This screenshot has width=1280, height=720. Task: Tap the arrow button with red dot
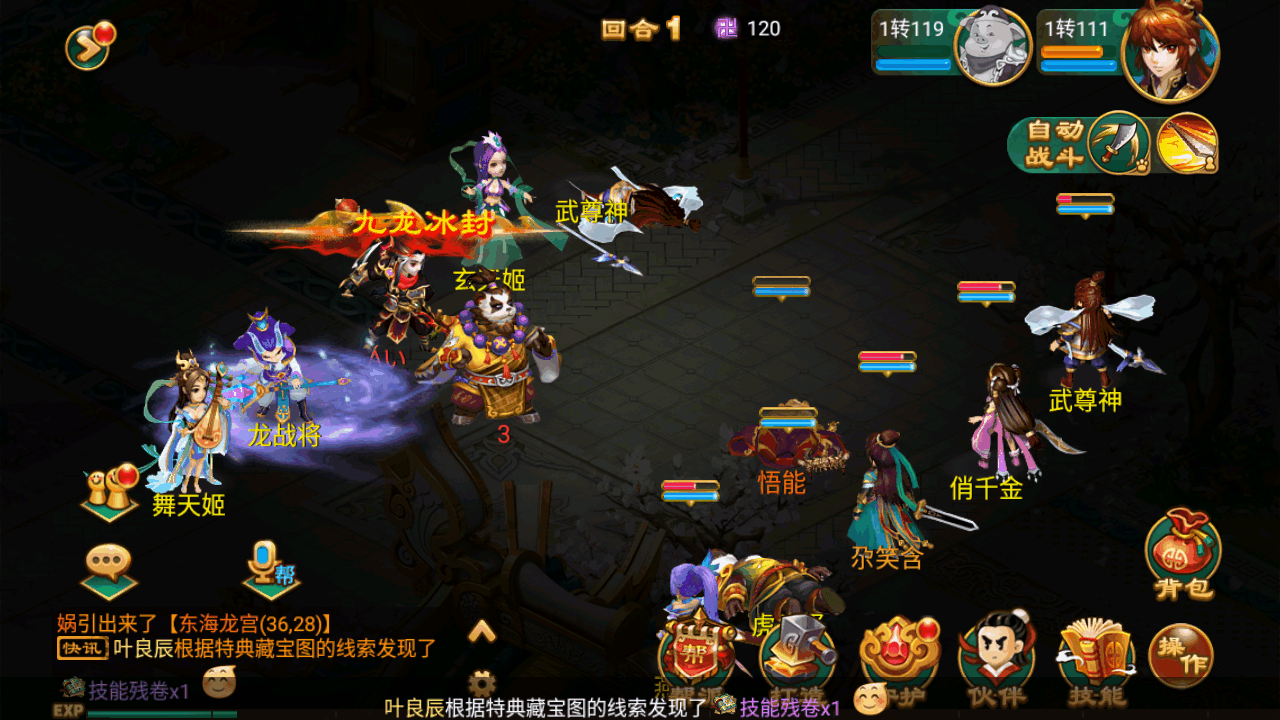[89, 45]
